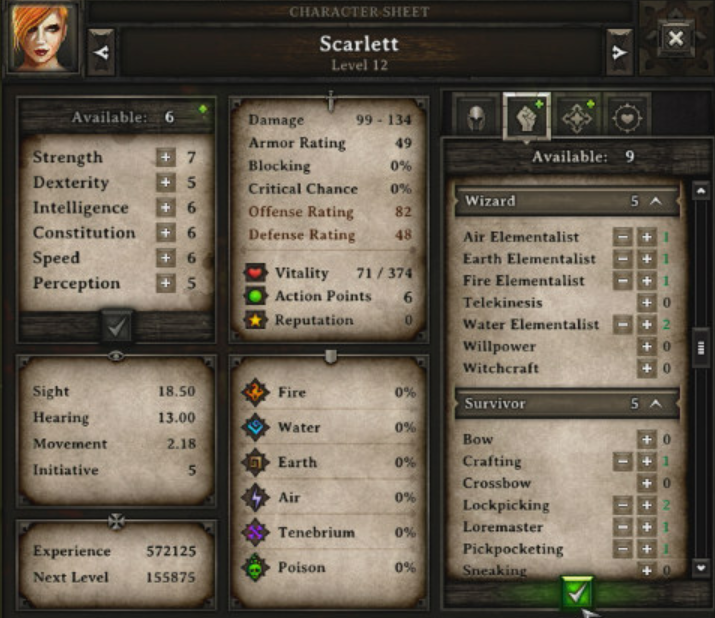Remove a point from Air Elementalist
715x618 pixels.
click(x=622, y=238)
